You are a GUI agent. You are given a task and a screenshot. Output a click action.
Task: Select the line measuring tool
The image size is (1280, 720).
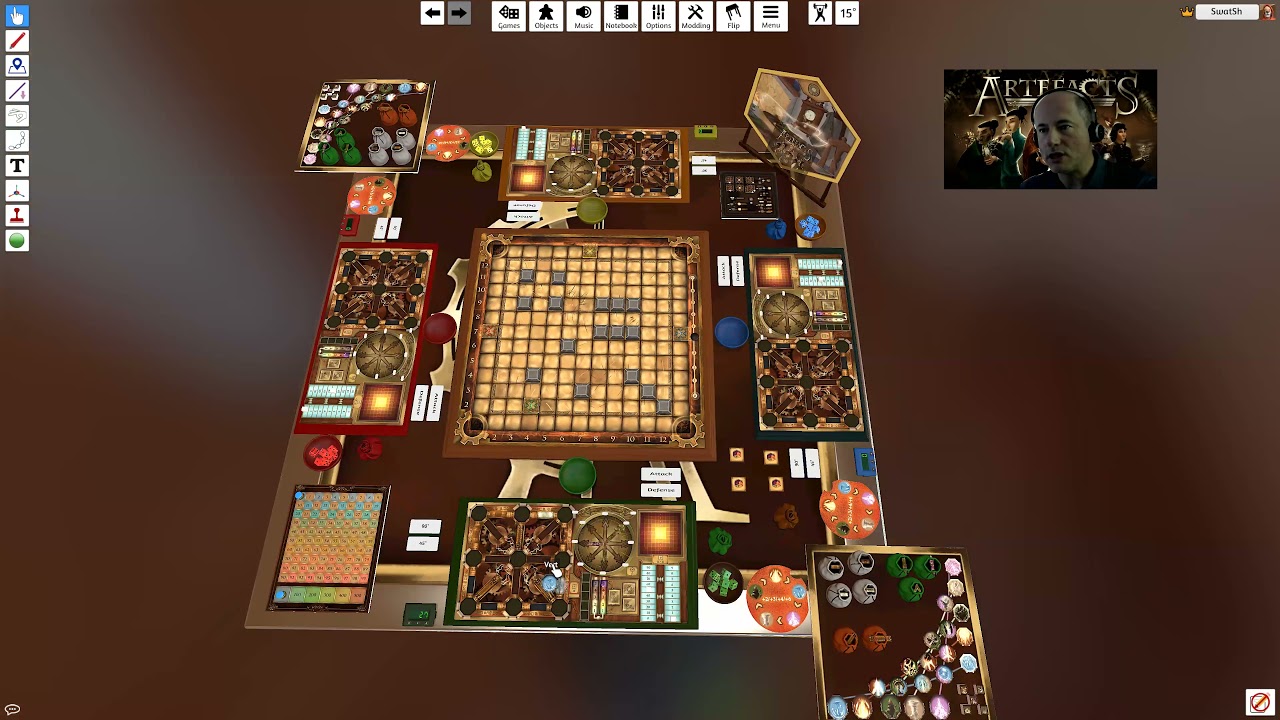tap(17, 91)
